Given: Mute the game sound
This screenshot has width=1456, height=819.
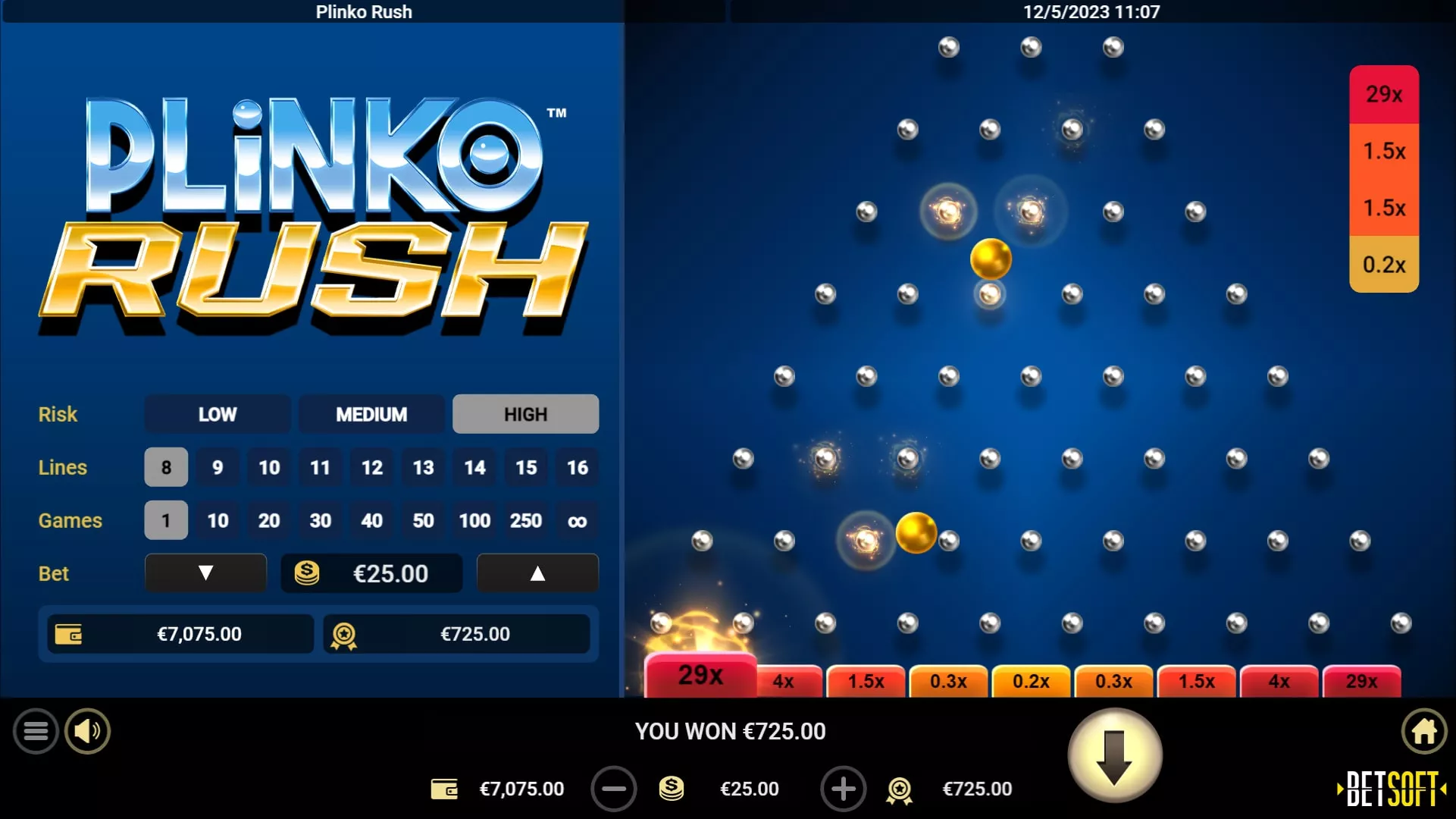Looking at the screenshot, I should click(x=86, y=730).
